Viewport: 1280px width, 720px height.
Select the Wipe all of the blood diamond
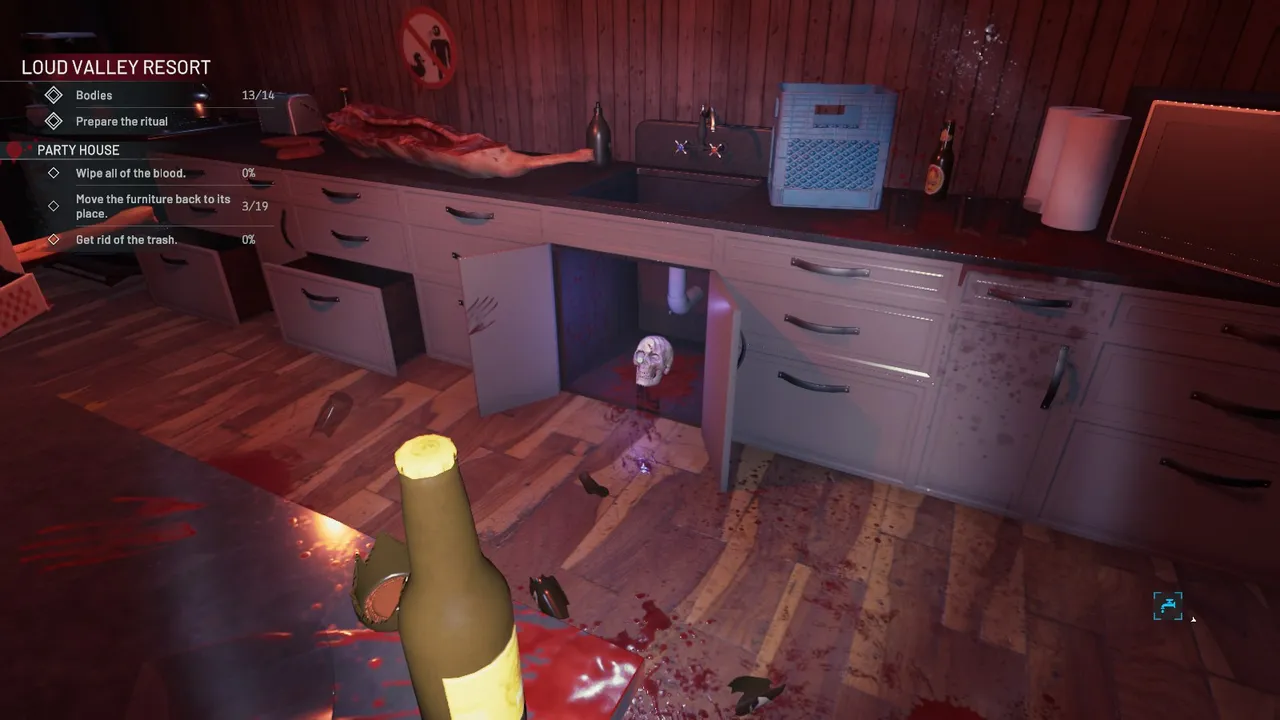(x=55, y=172)
